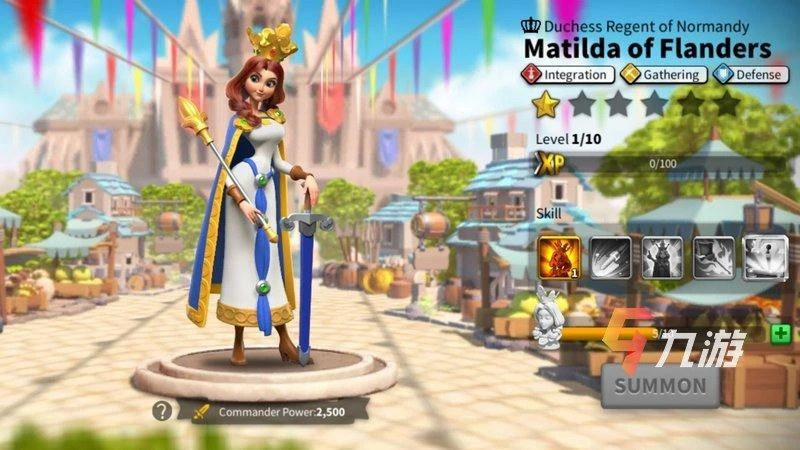
Task: Show the Defense specialty tag
Action: click(752, 74)
